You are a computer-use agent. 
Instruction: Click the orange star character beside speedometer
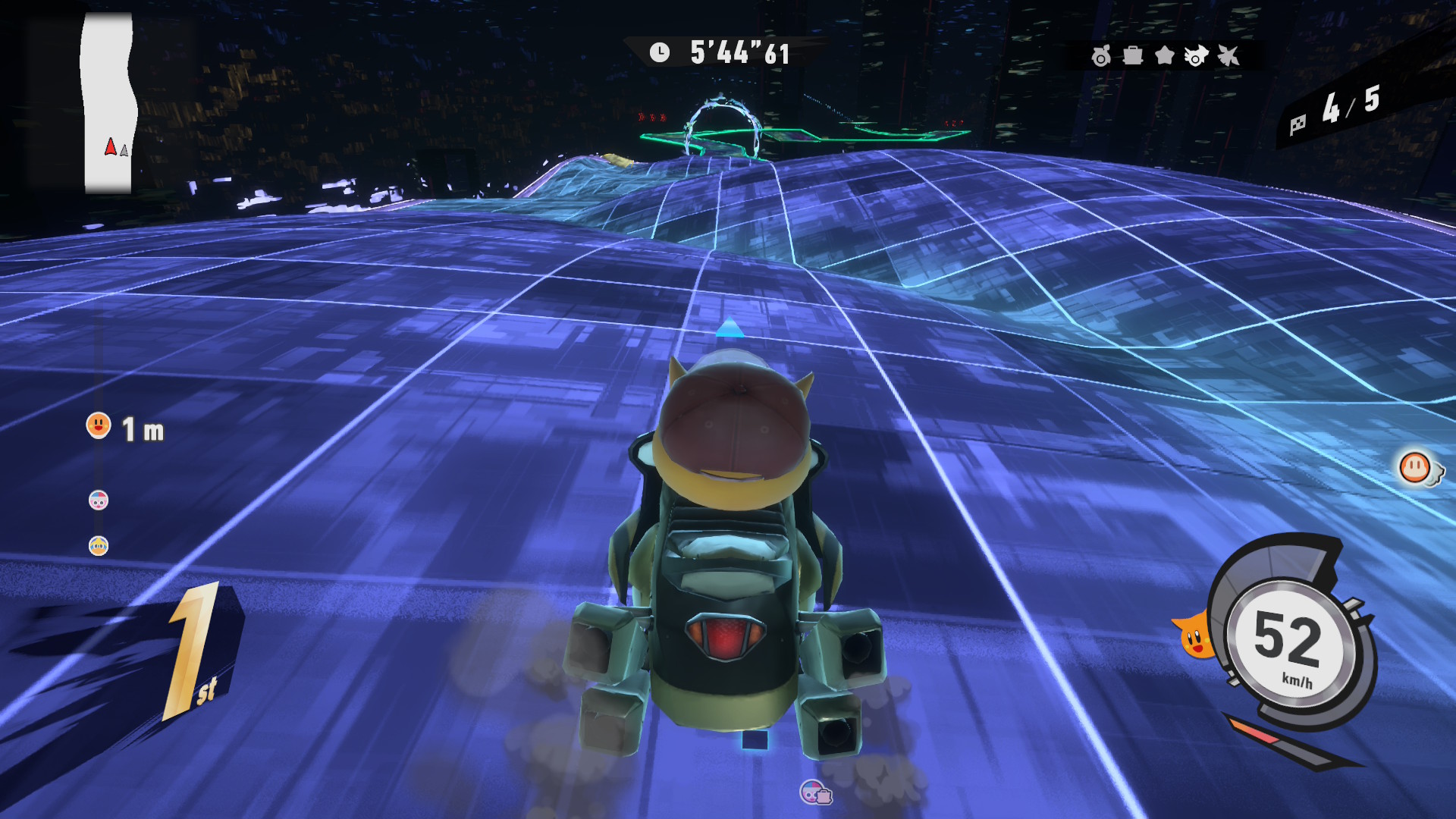(1195, 635)
